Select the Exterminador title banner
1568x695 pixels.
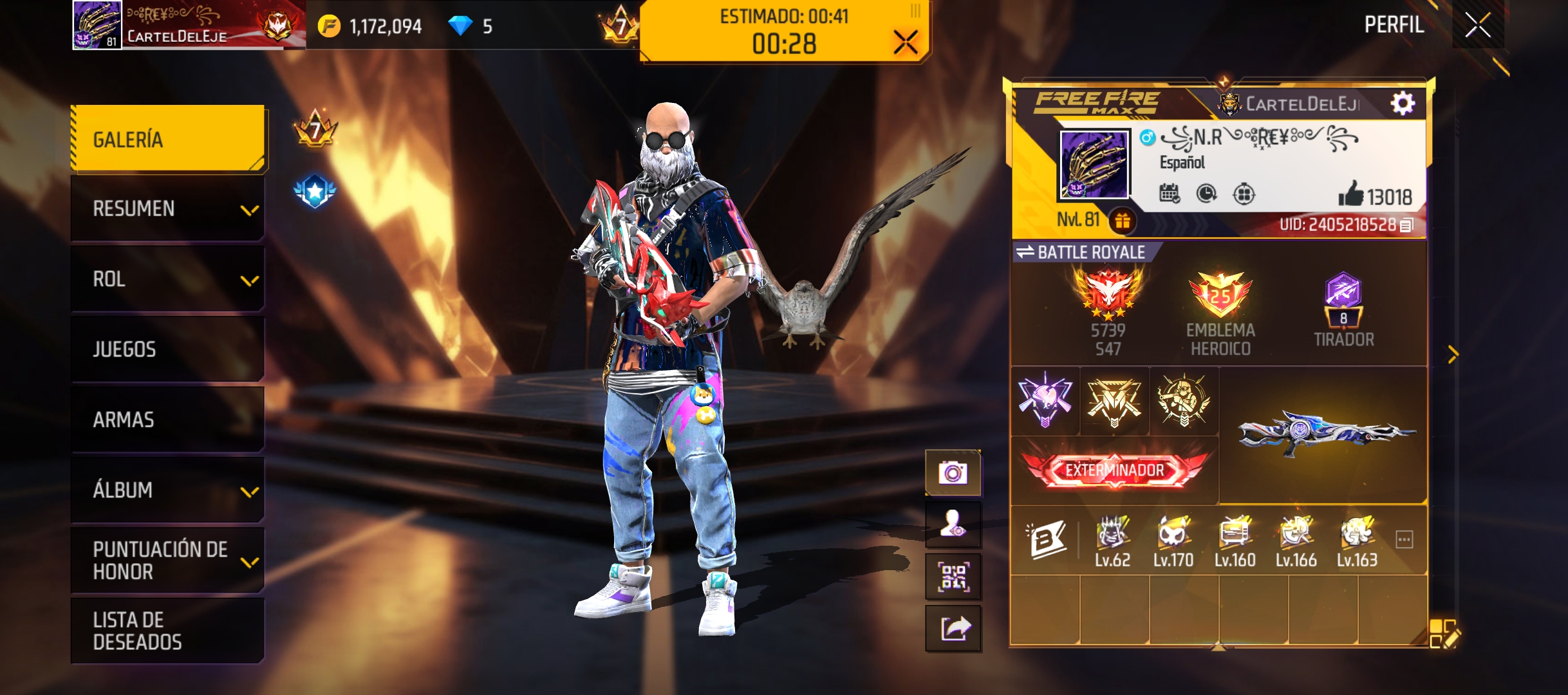click(1114, 470)
